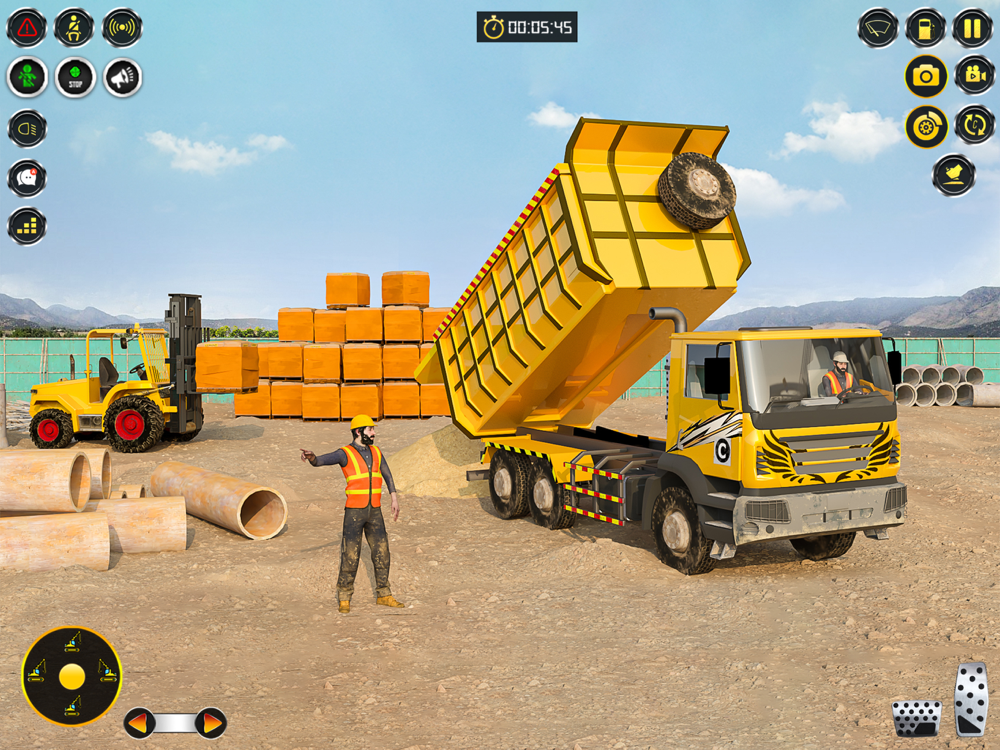Sound the megaphone horn
The width and height of the screenshot is (1000, 750).
tap(123, 77)
